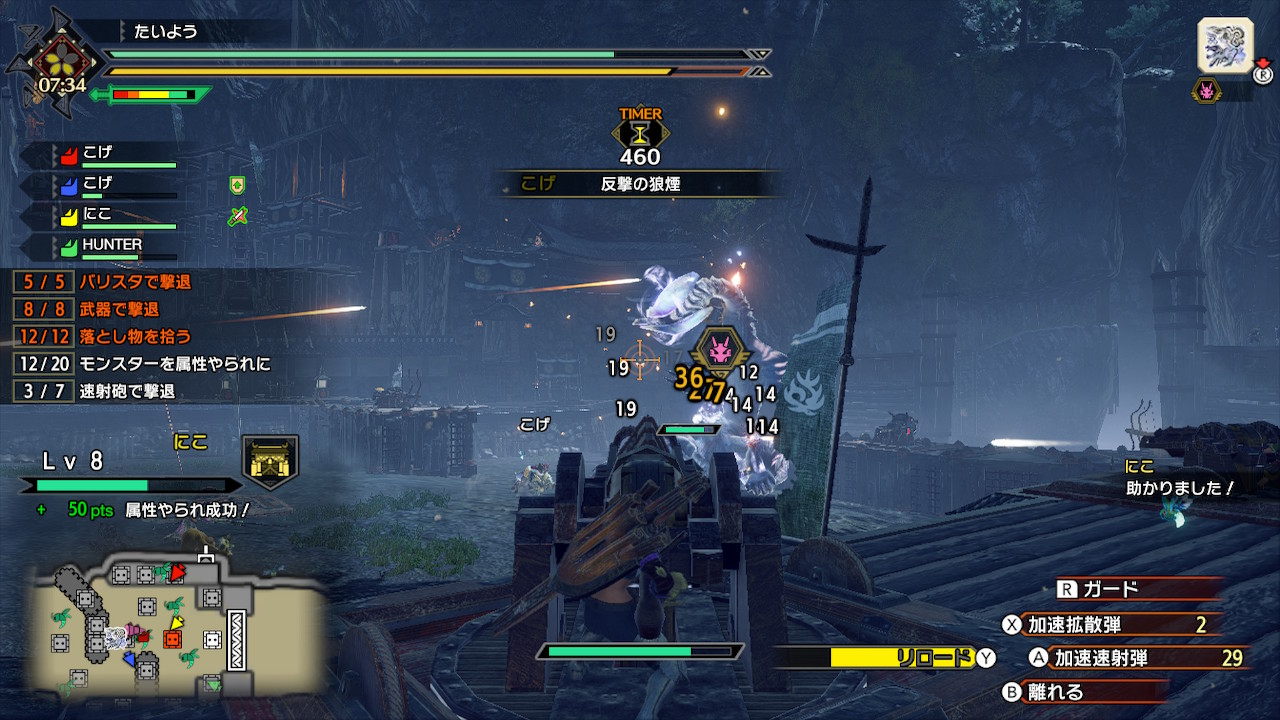This screenshot has height=720, width=1280.
Task: Select the バリスタで撃退 objective row
Action: [134, 282]
